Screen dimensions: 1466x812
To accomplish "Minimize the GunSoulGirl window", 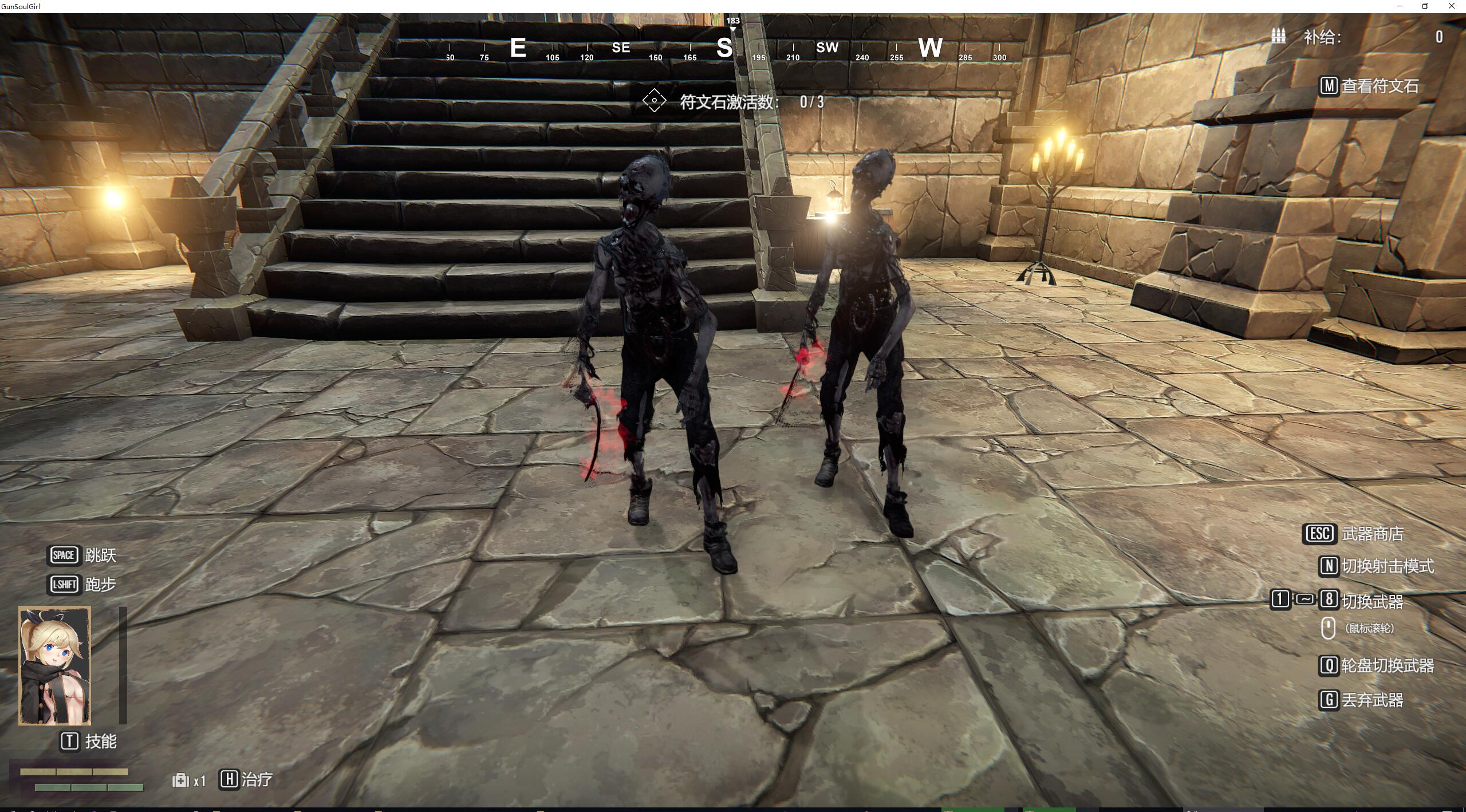I will pyautogui.click(x=1400, y=6).
